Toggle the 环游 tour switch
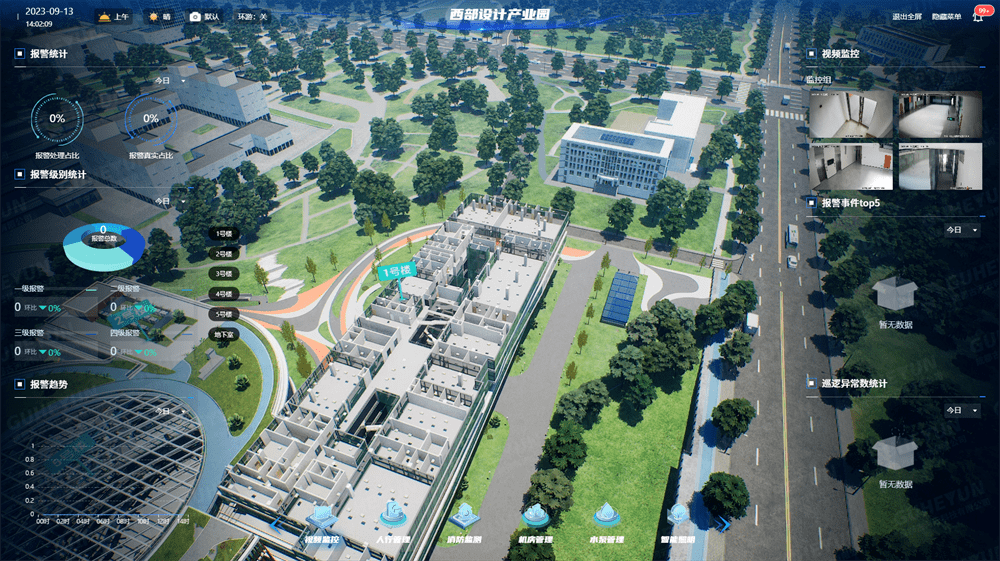This screenshot has height=561, width=1000. click(x=250, y=17)
